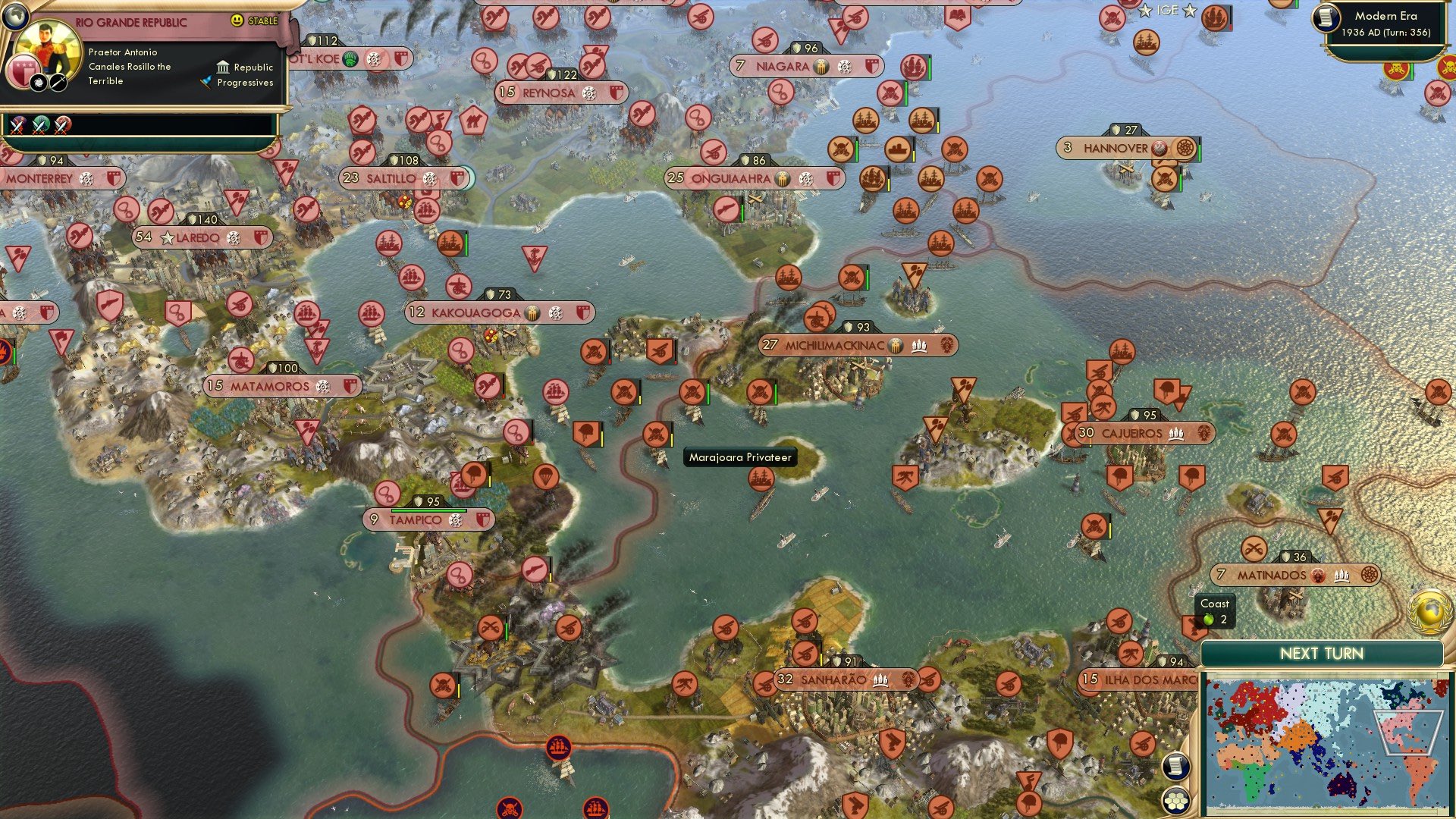
Task: Click the STABLE happiness smiley face
Action: pyautogui.click(x=237, y=20)
